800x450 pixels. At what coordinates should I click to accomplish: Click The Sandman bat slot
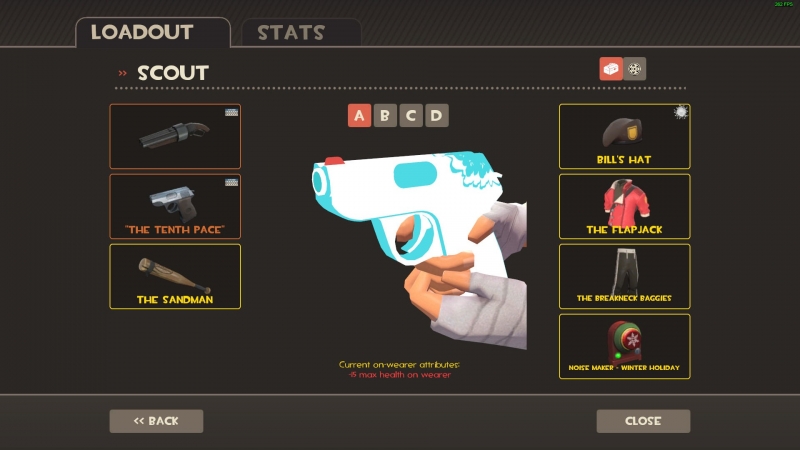[175, 276]
